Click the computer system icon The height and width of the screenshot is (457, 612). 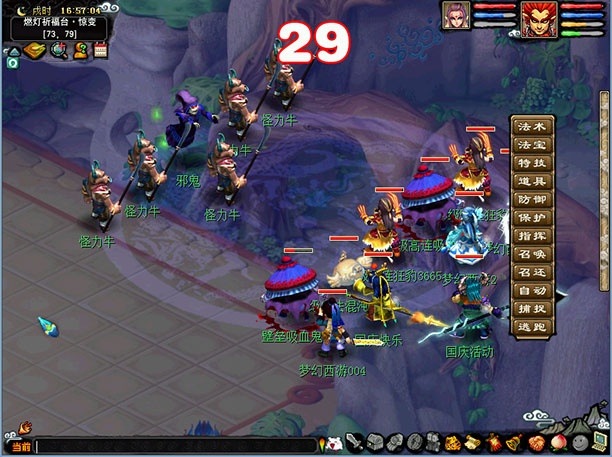(597, 441)
